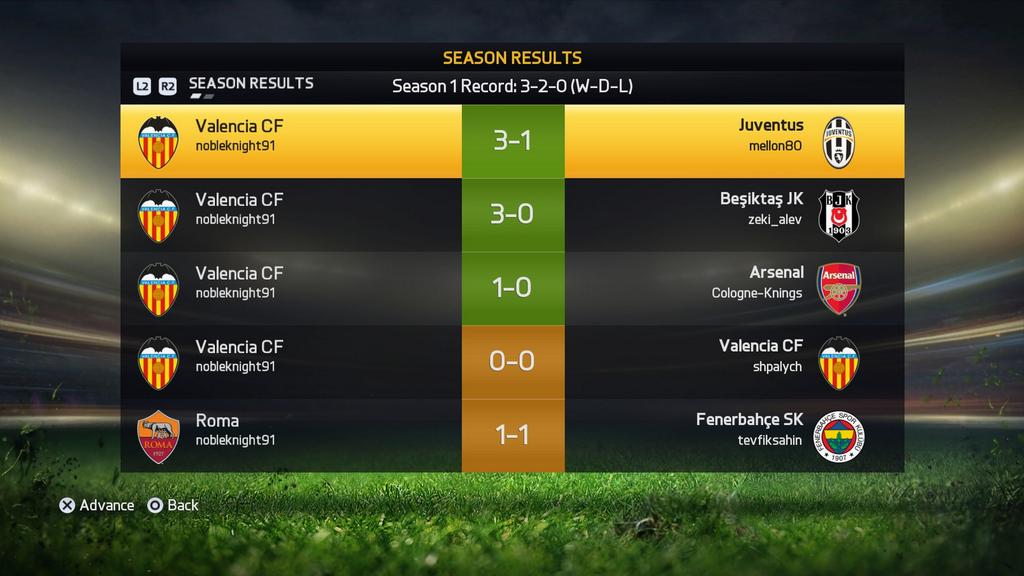Open the Valencia CF vs Arsenal result
The image size is (1024, 576).
512,288
